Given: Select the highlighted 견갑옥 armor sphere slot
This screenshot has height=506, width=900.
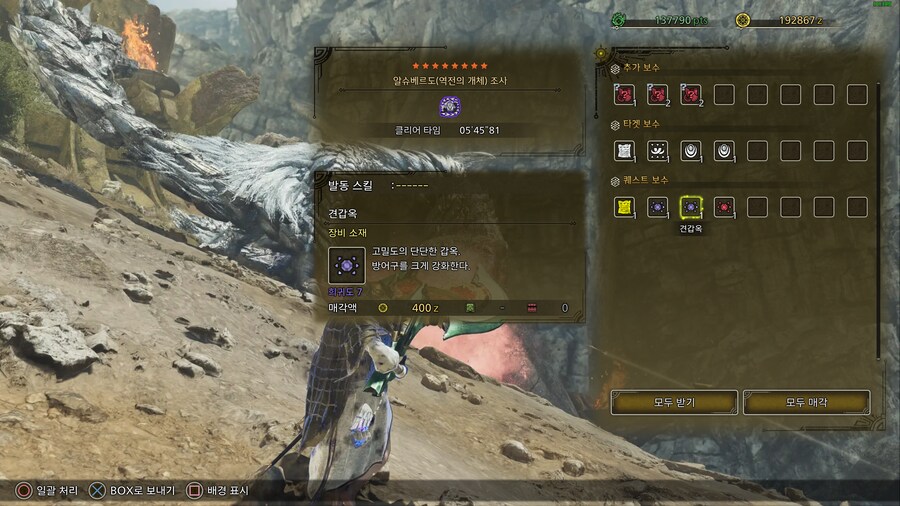Looking at the screenshot, I should 689,207.
